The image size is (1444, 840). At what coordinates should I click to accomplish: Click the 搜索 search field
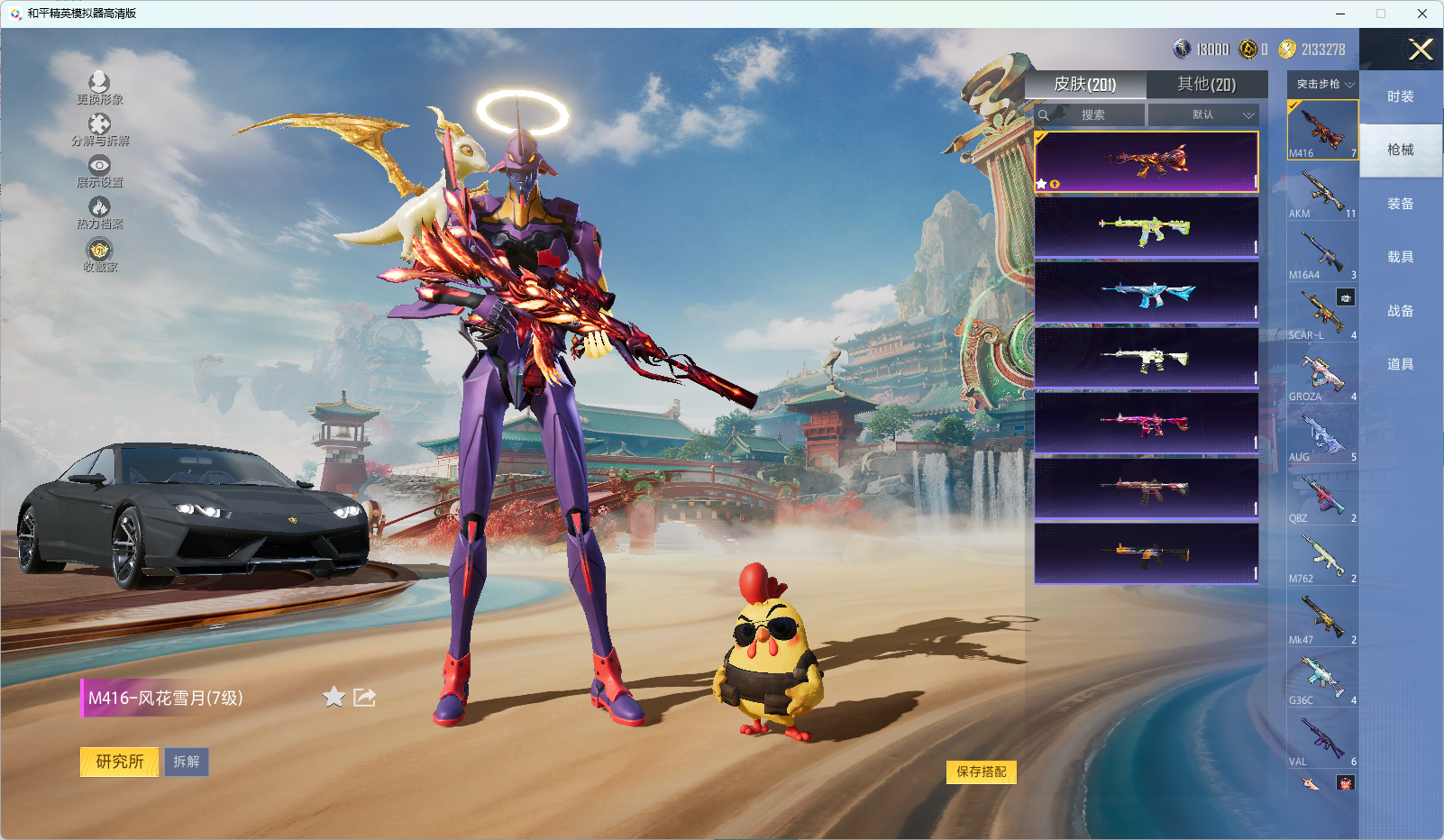[1092, 114]
